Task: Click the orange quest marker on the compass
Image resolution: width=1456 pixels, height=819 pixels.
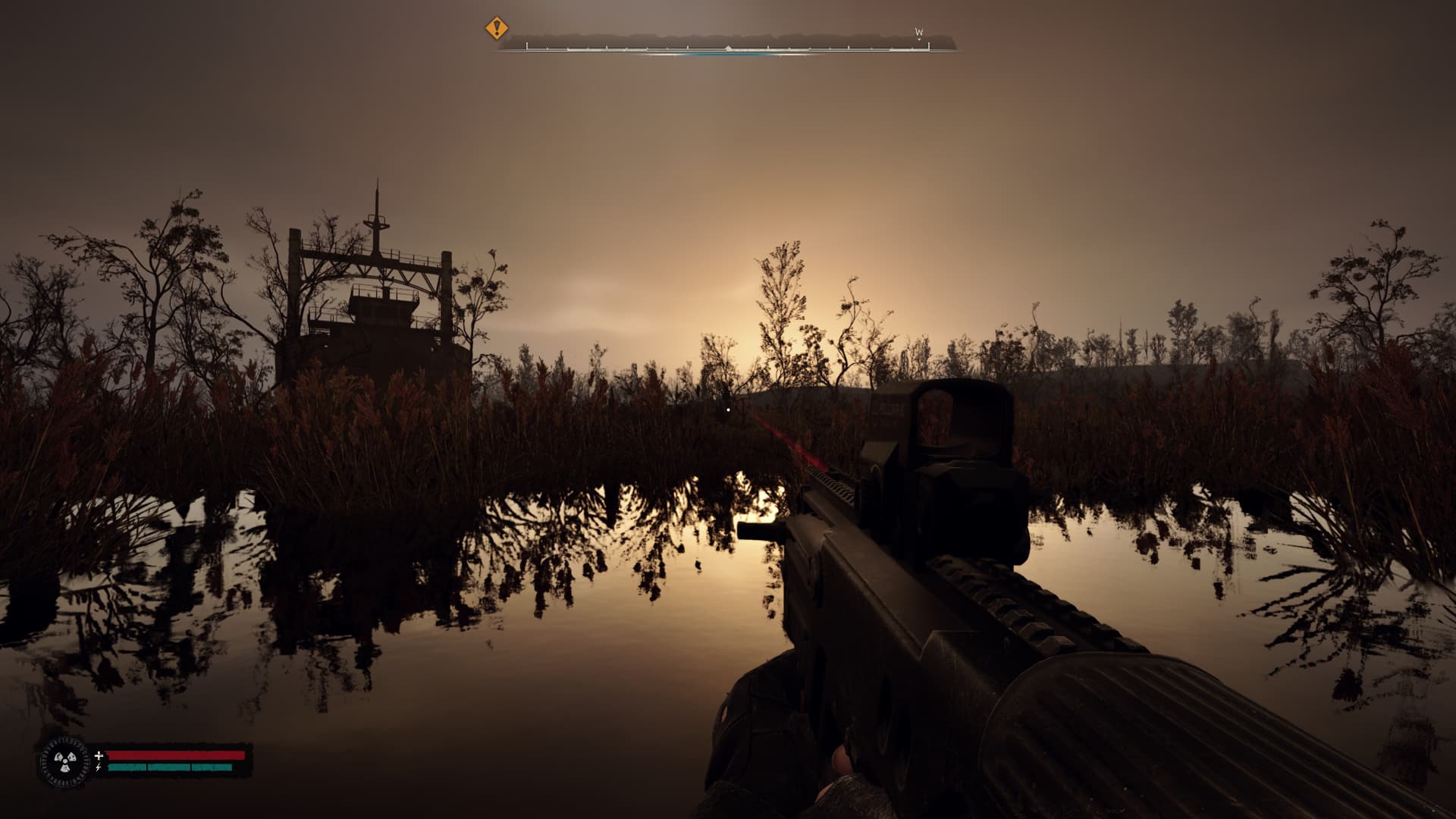Action: pos(497,29)
